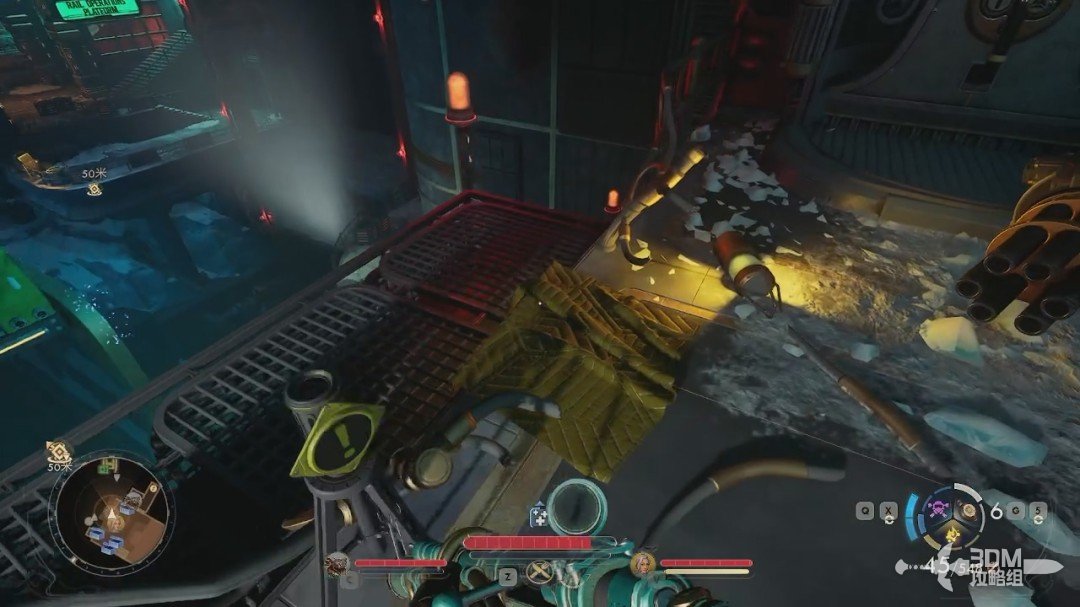This screenshot has width=1080, height=607.
Task: Choose the bronze orb ability in the wheel
Action: coord(968,510)
